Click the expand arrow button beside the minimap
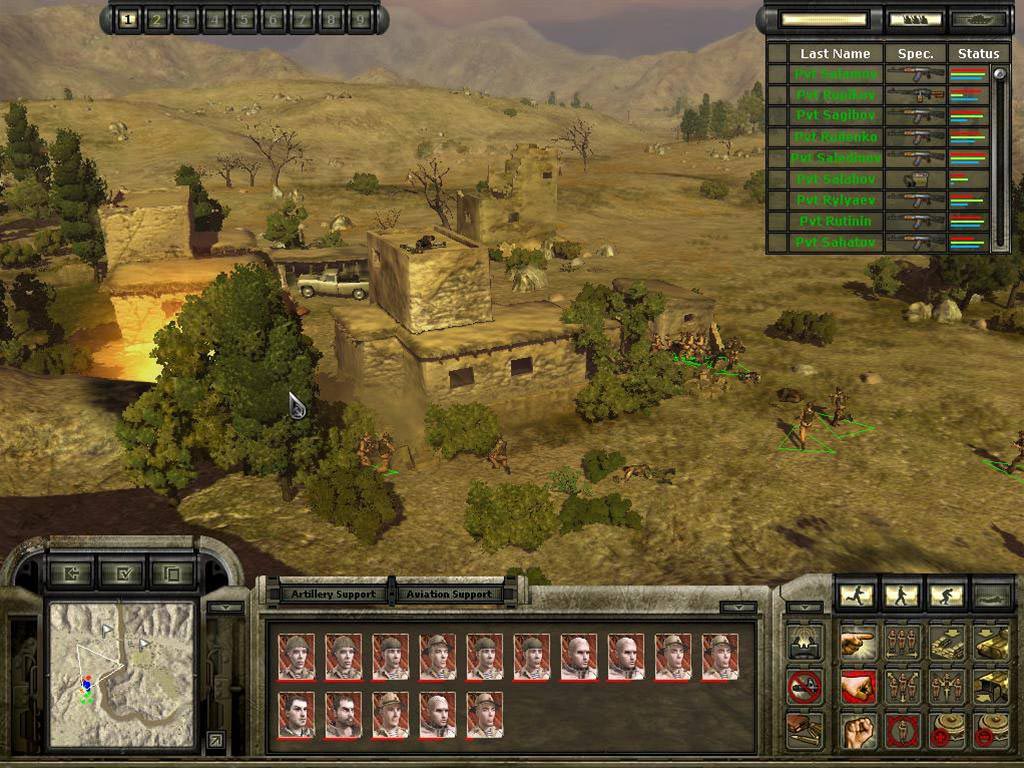Screen dimensions: 1024x768 pos(215,741)
